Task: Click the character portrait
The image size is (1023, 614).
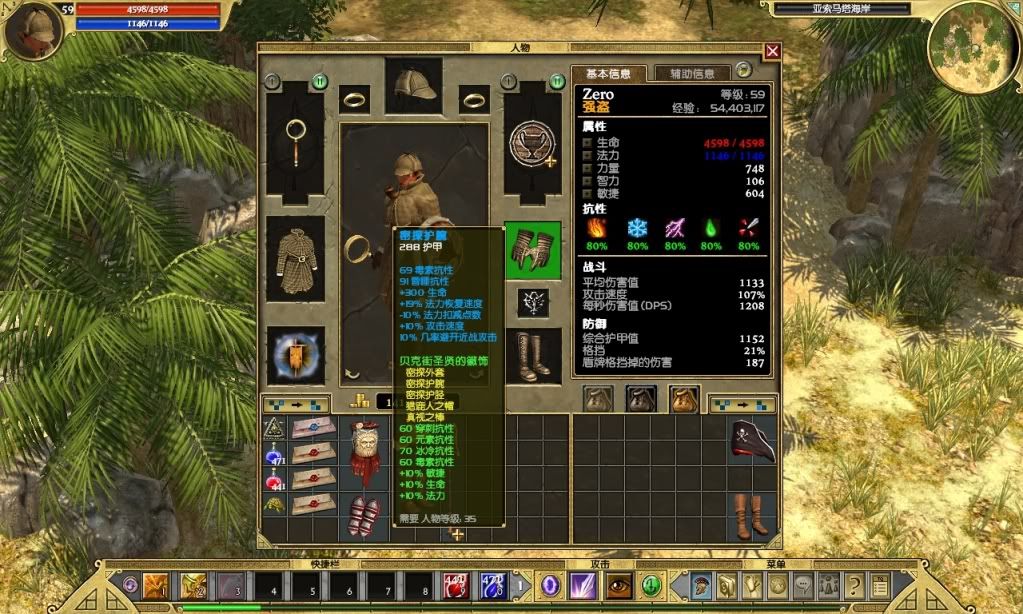Action: (33, 30)
